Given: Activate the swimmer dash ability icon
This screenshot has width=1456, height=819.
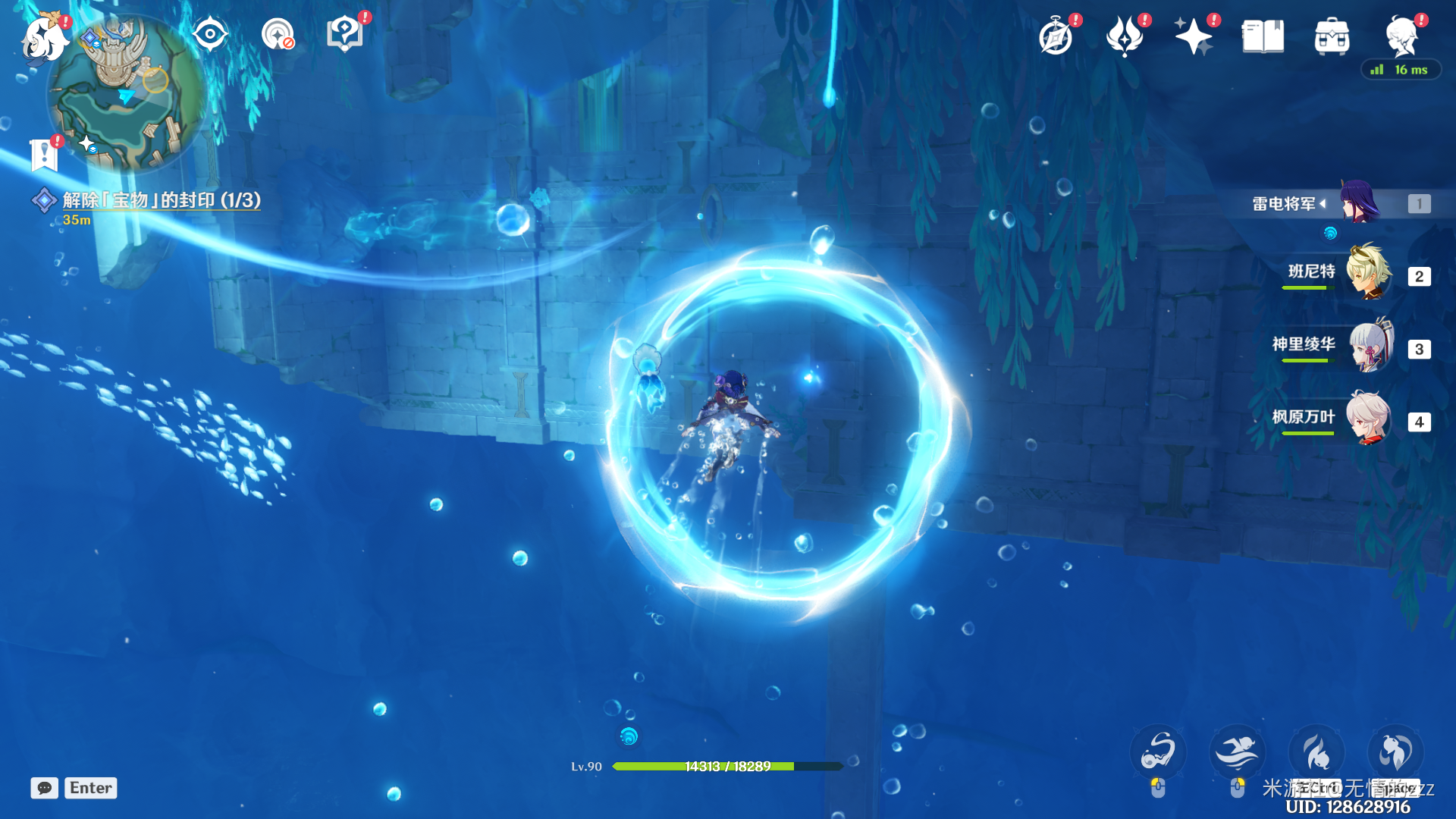Looking at the screenshot, I should coord(1237,752).
